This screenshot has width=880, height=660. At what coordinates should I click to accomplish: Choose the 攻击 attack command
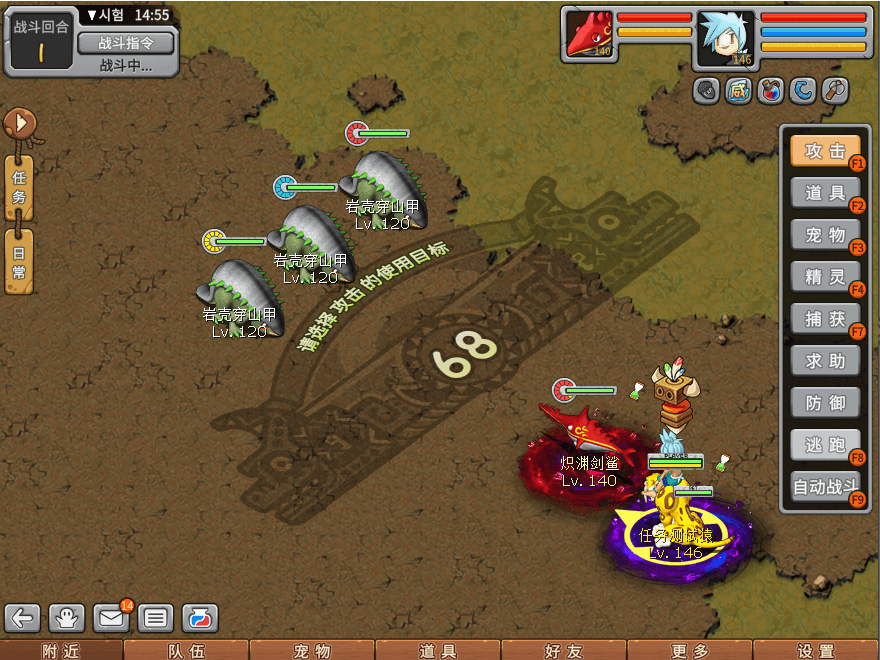[825, 151]
